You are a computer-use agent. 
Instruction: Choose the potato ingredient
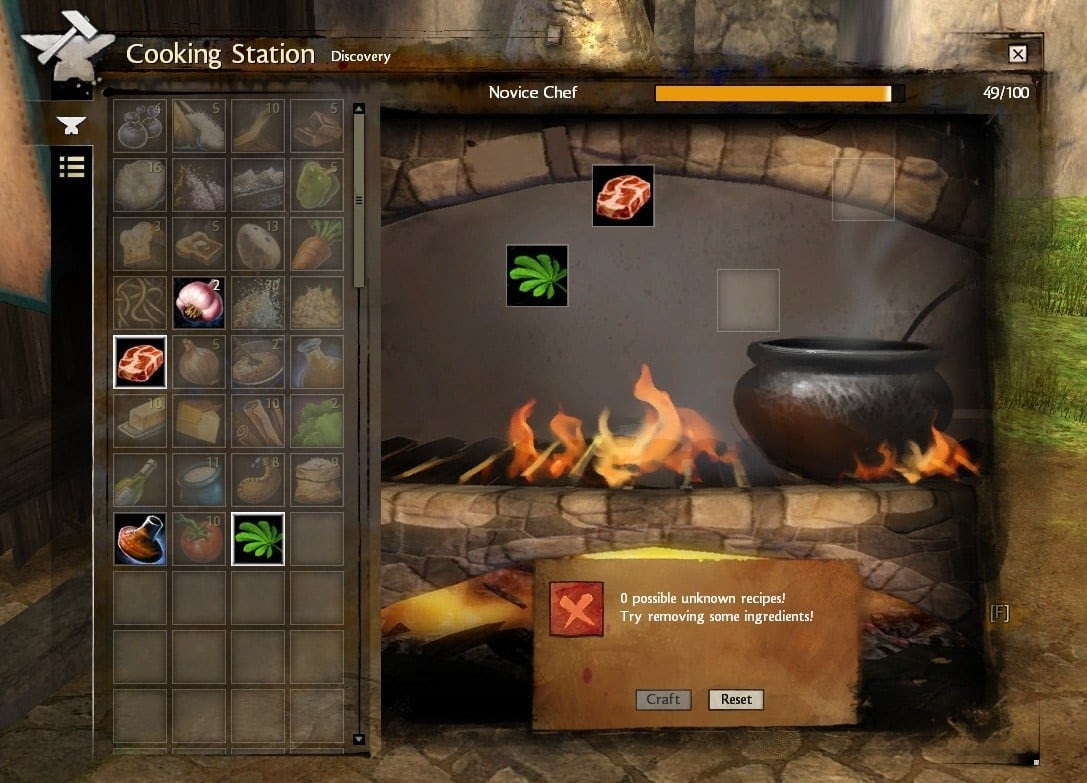pos(258,243)
